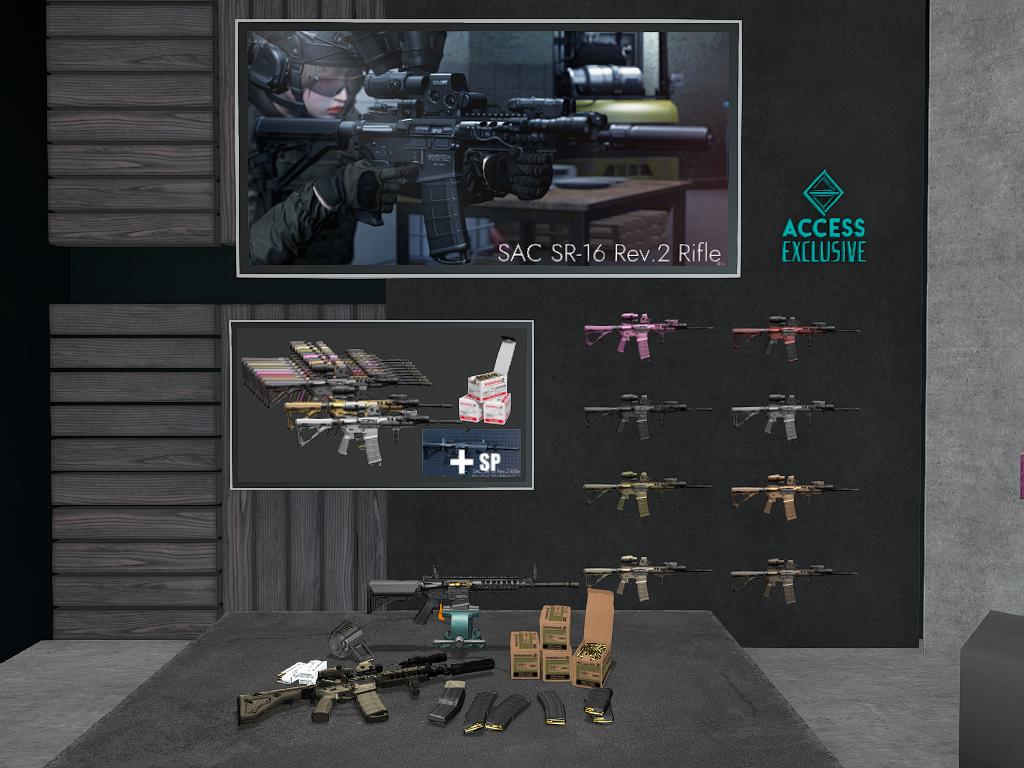Click the SAC SR-16 Rev.2 Rifle poster
Screen dimensions: 1024x768
488,148
